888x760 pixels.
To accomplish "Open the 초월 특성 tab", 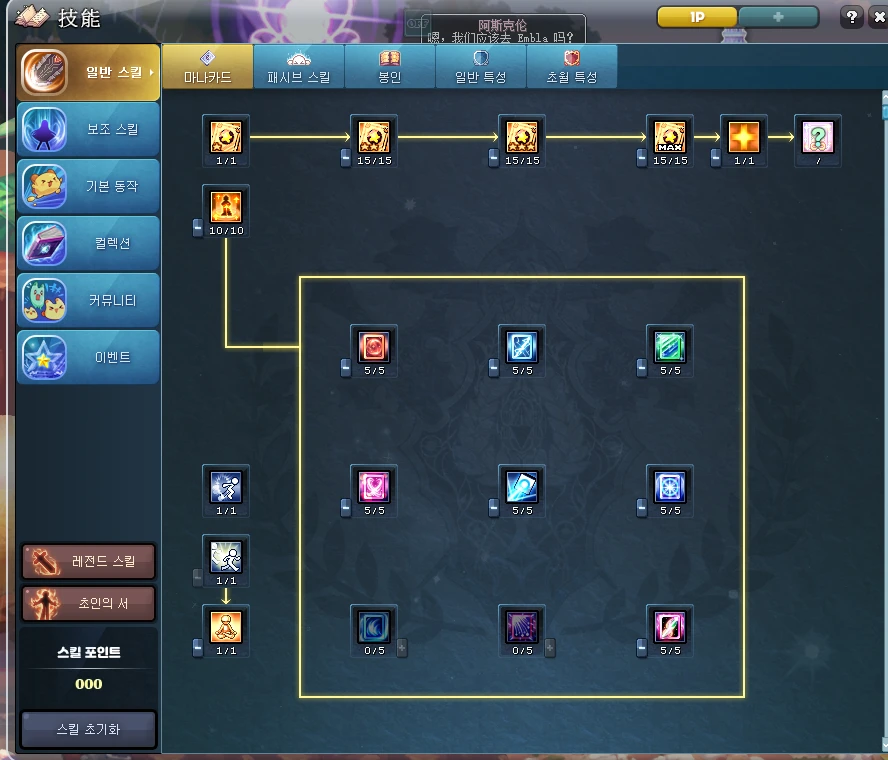I will point(571,67).
